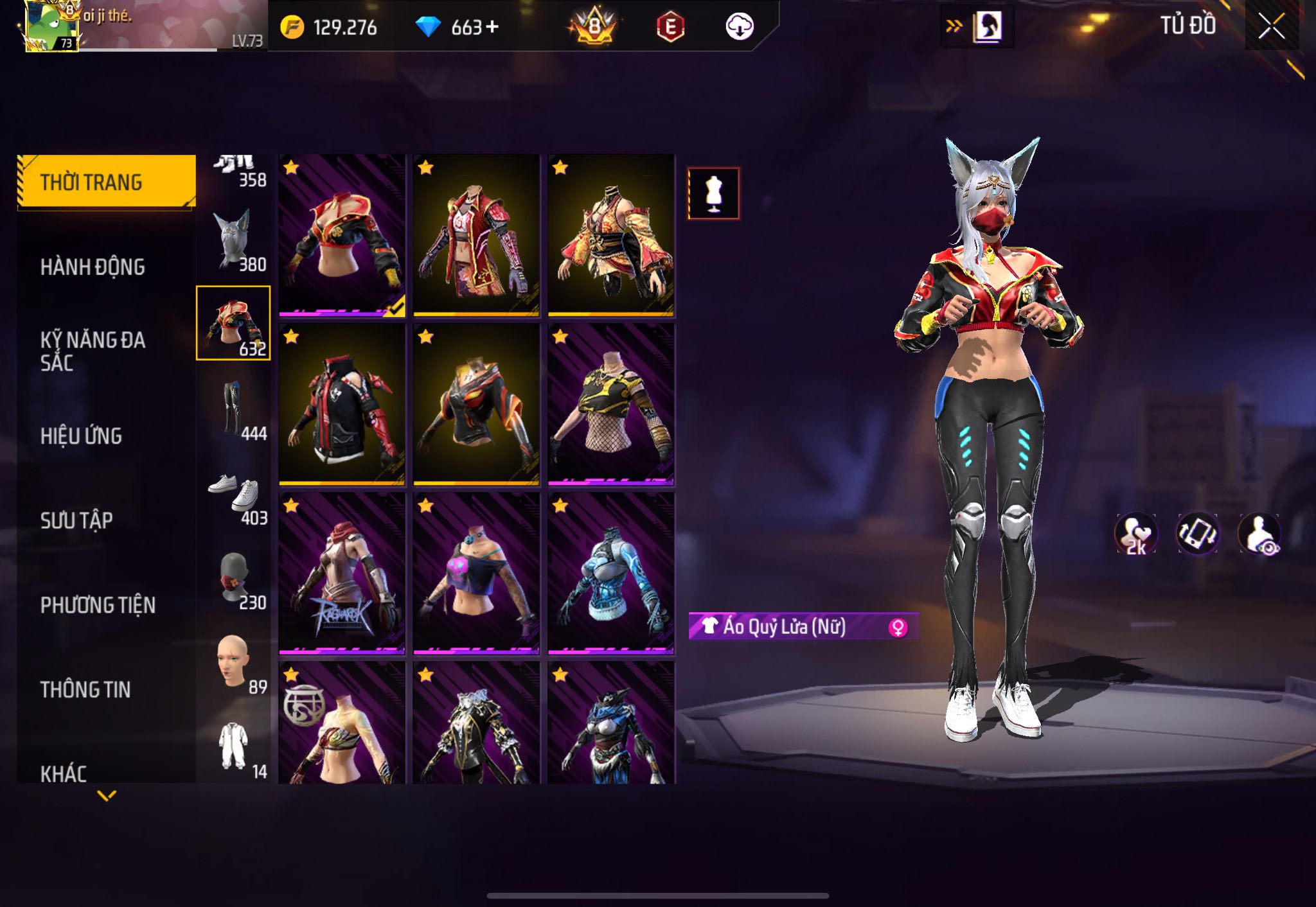Open the KỸ NĂNG ĐA SẮC section

point(93,351)
